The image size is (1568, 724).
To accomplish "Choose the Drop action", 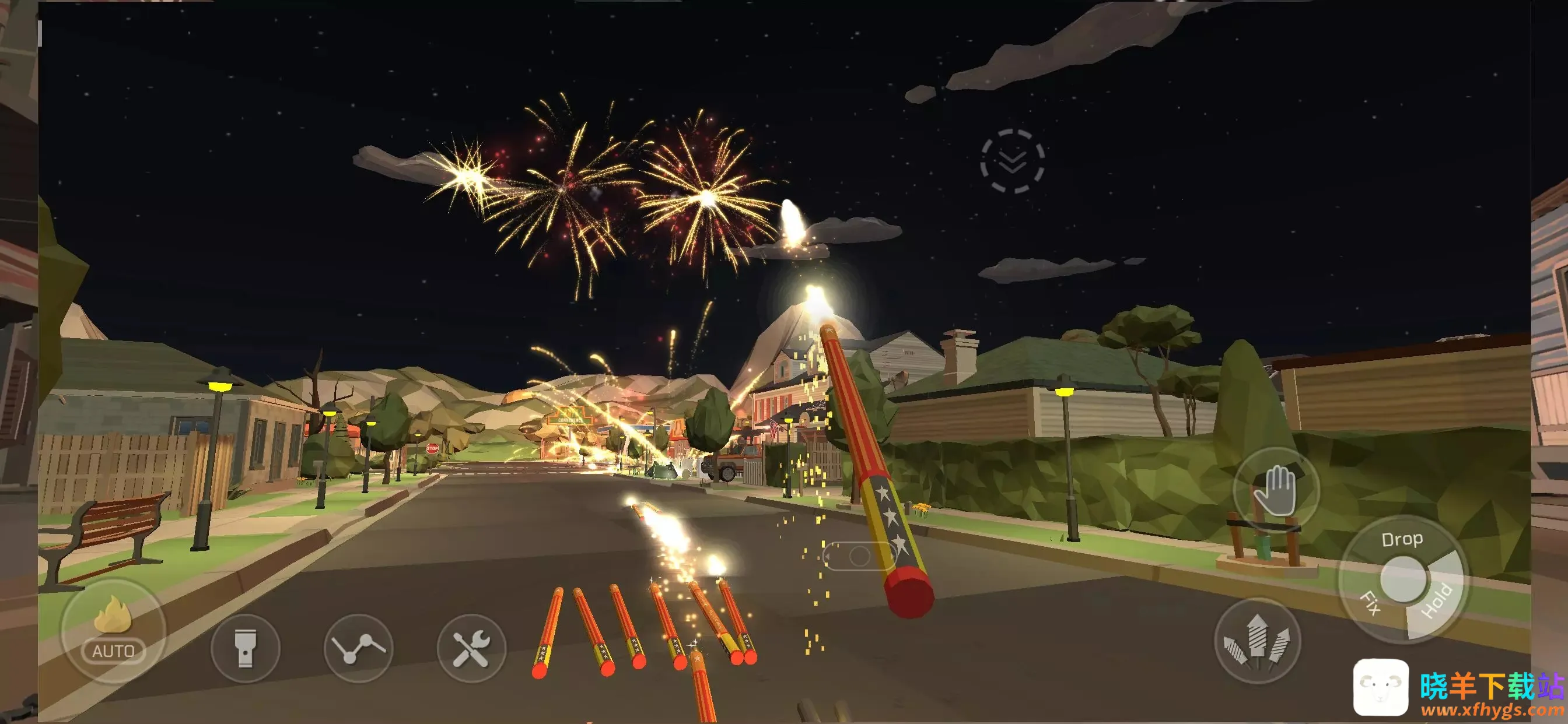I will (x=1402, y=540).
